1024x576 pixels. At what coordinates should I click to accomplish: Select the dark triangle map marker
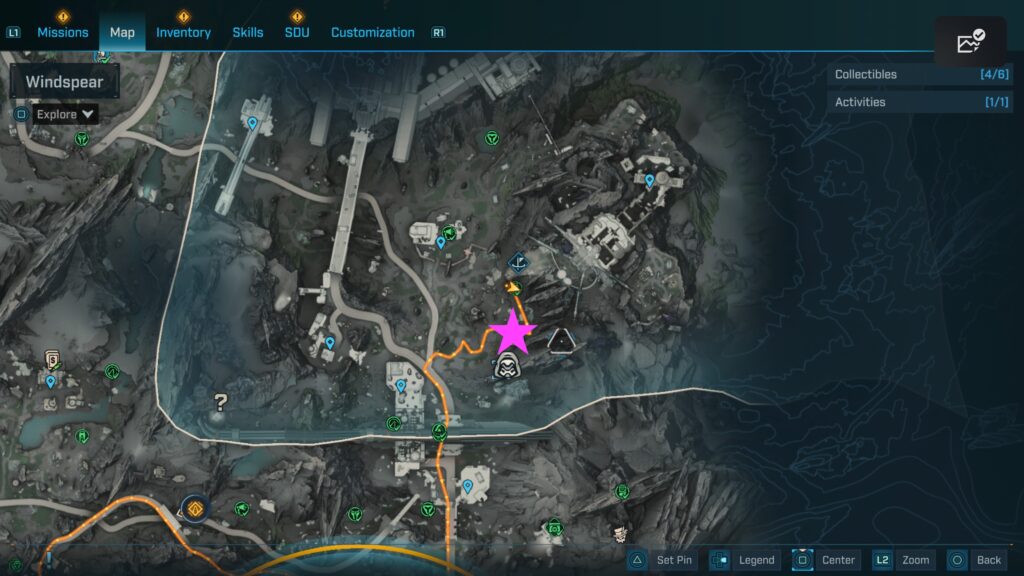coord(561,341)
